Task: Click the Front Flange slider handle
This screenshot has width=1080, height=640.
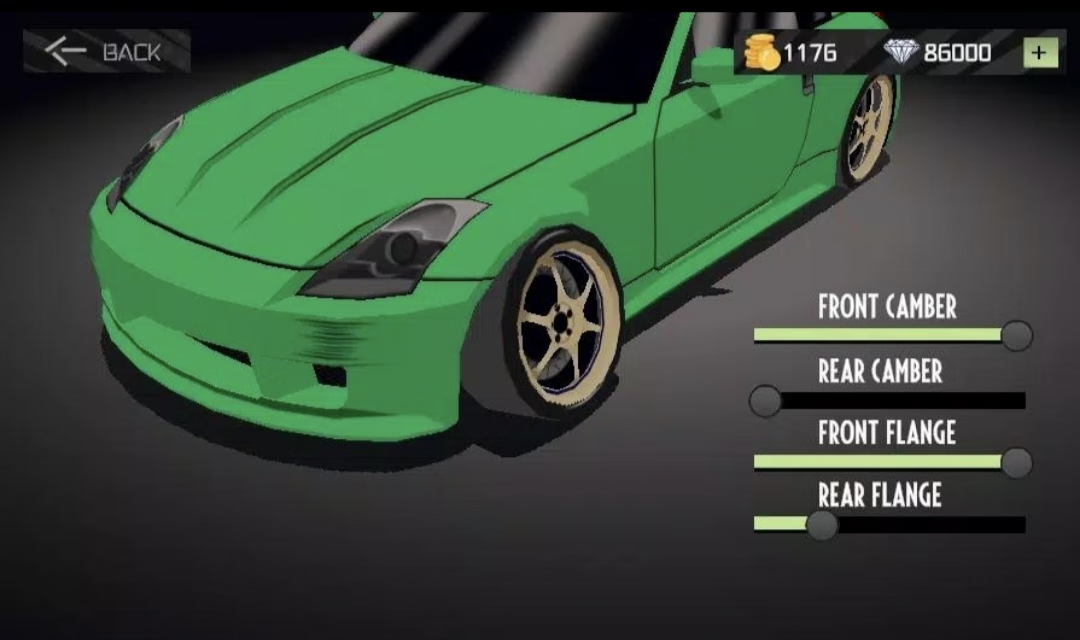Action: point(1017,462)
